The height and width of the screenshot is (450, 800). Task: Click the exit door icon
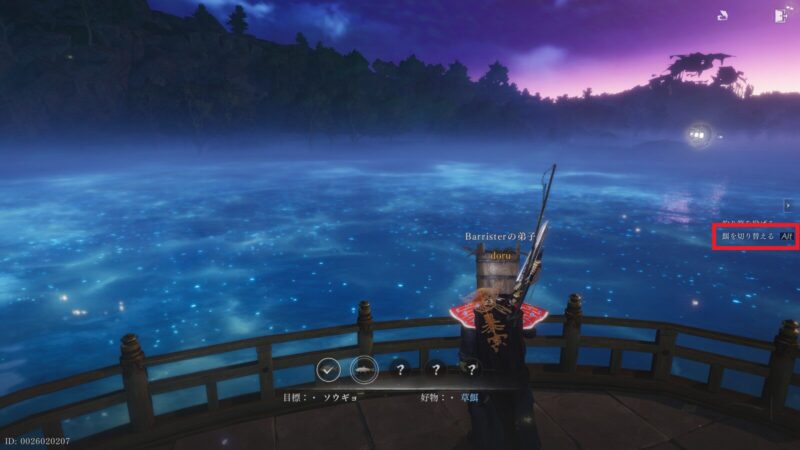point(779,16)
